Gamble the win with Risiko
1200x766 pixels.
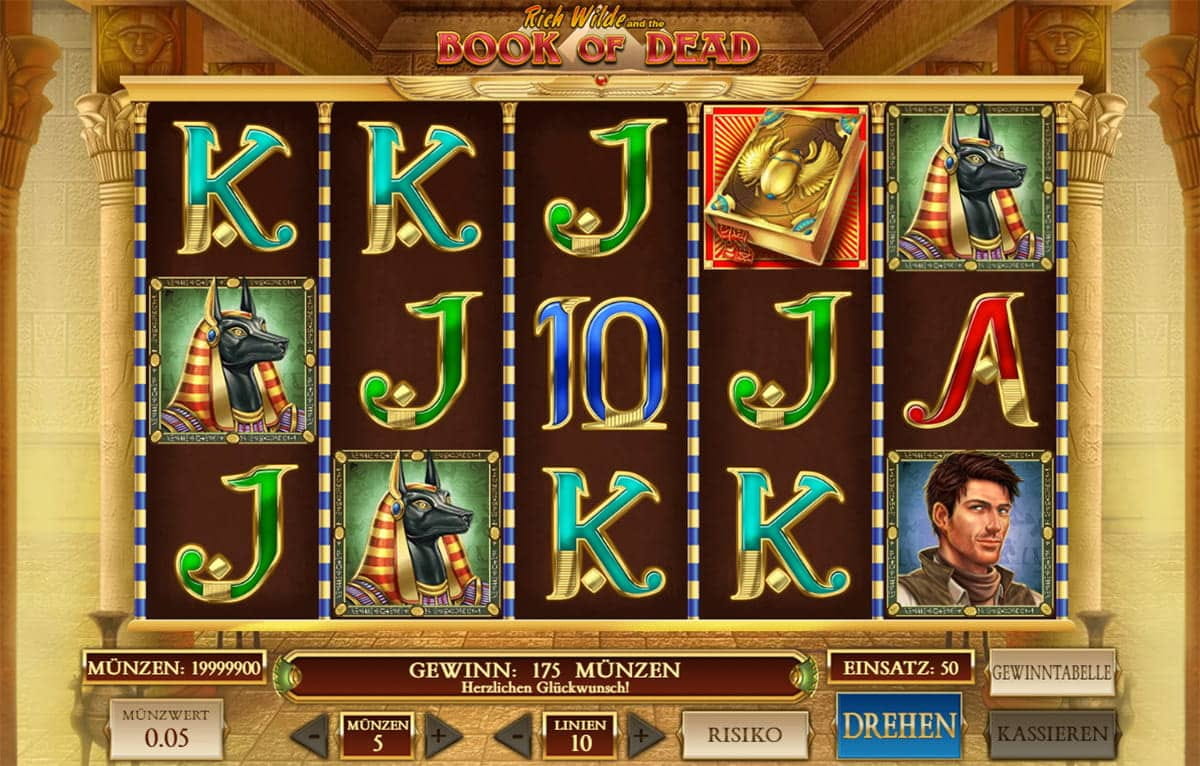click(x=744, y=735)
